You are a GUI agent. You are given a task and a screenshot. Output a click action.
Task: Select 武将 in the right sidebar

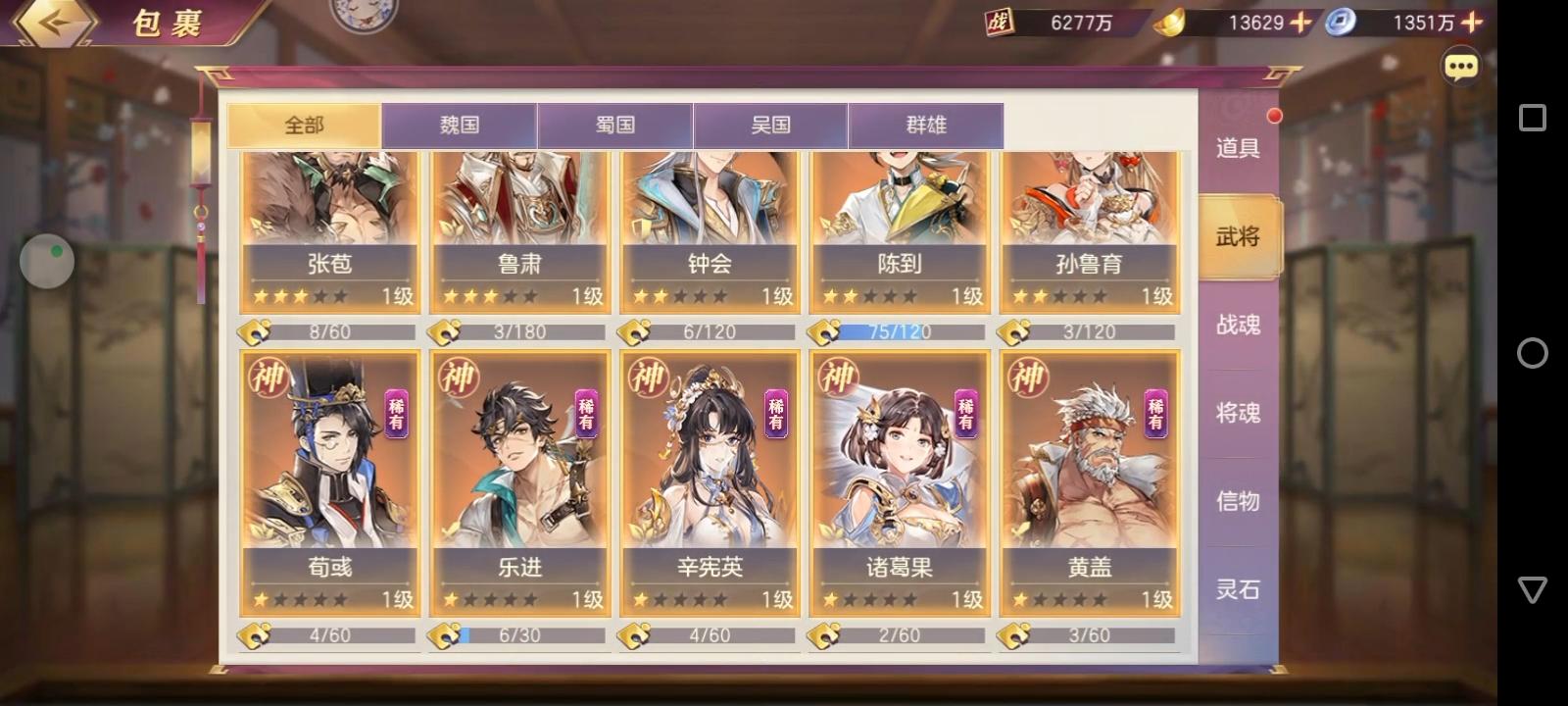(x=1237, y=236)
